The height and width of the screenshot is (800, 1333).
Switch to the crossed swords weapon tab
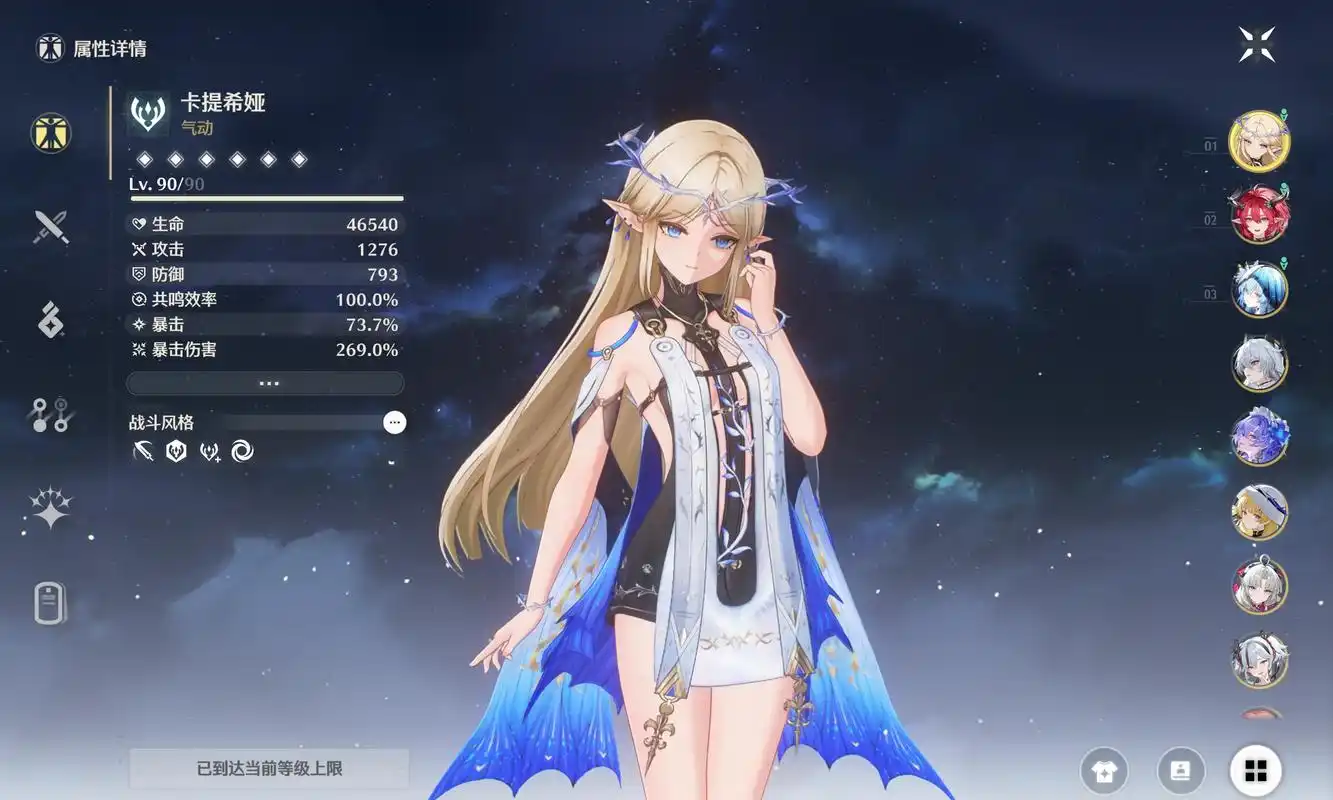coord(50,227)
